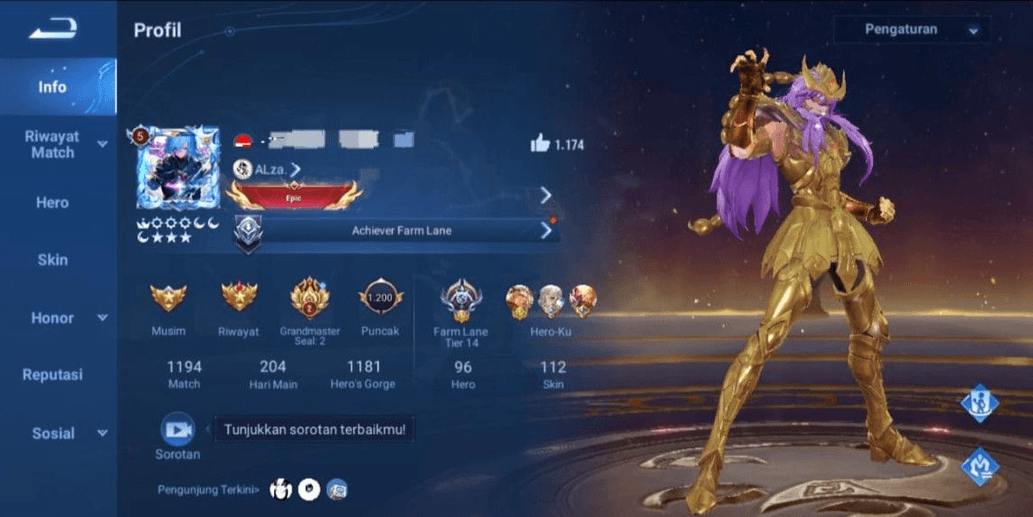Give a like with the thumbs-up icon
Viewport: 1033px width, 517px height.
tap(540, 144)
